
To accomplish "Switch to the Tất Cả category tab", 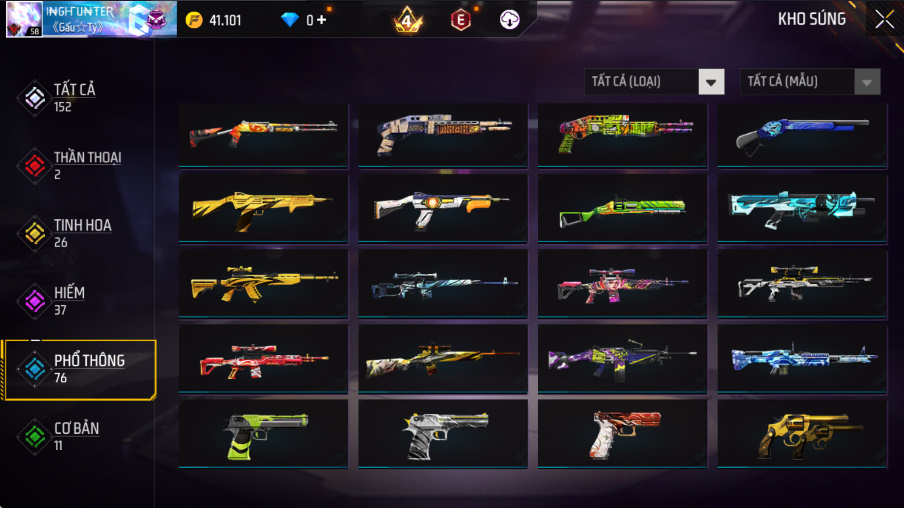I will [74, 97].
